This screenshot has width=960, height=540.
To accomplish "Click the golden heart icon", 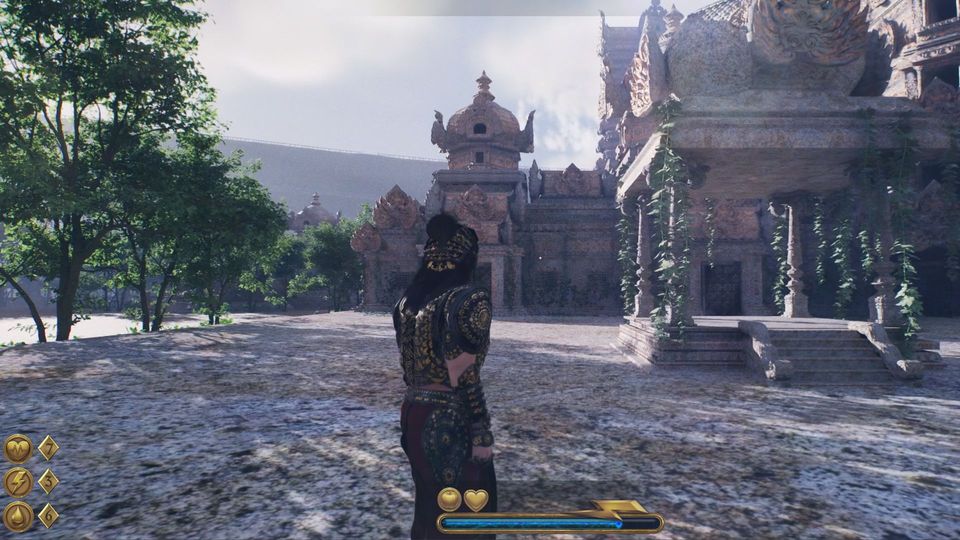I will coord(476,499).
